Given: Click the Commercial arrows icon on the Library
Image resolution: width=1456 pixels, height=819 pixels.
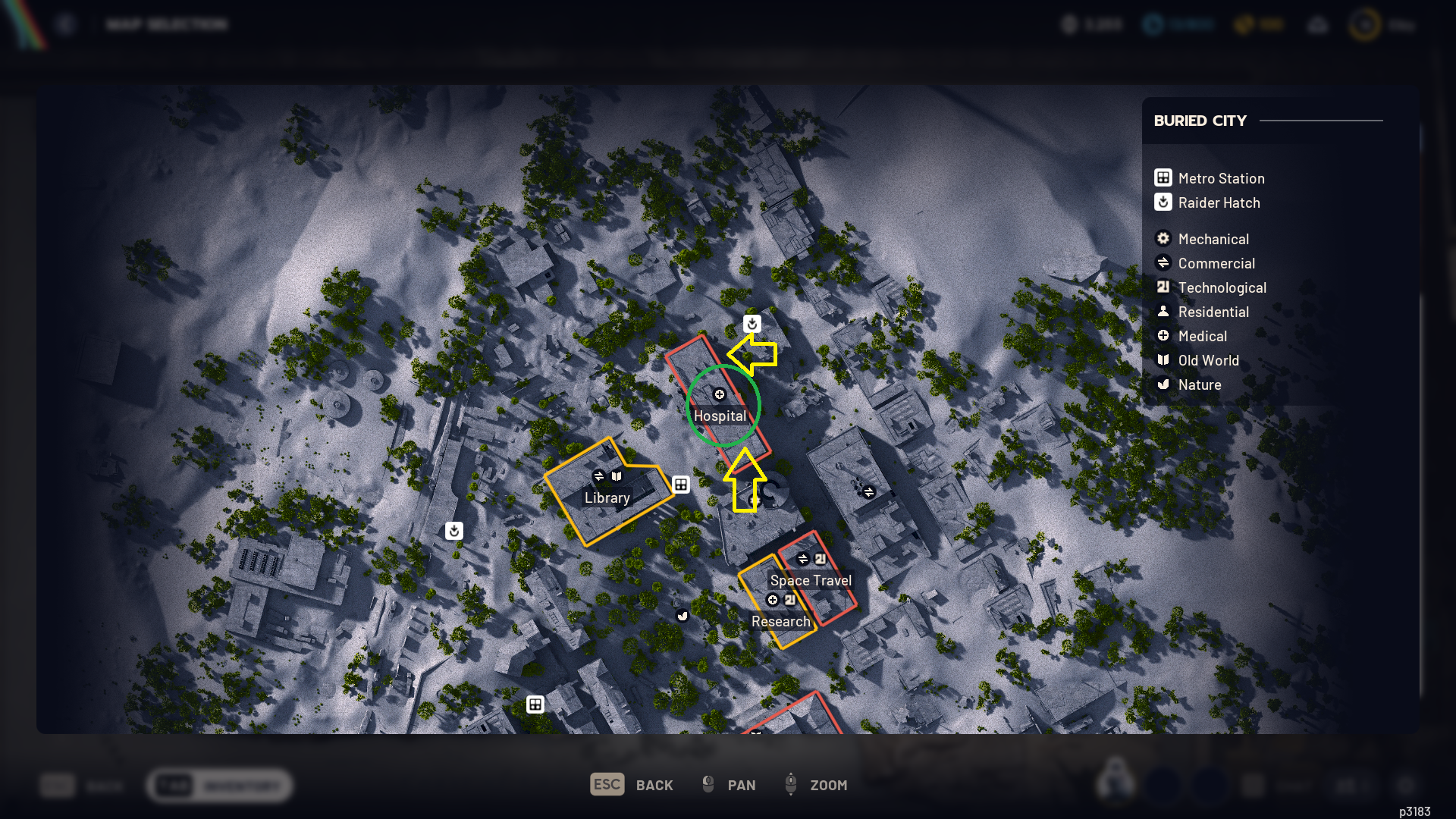Looking at the screenshot, I should [x=598, y=475].
